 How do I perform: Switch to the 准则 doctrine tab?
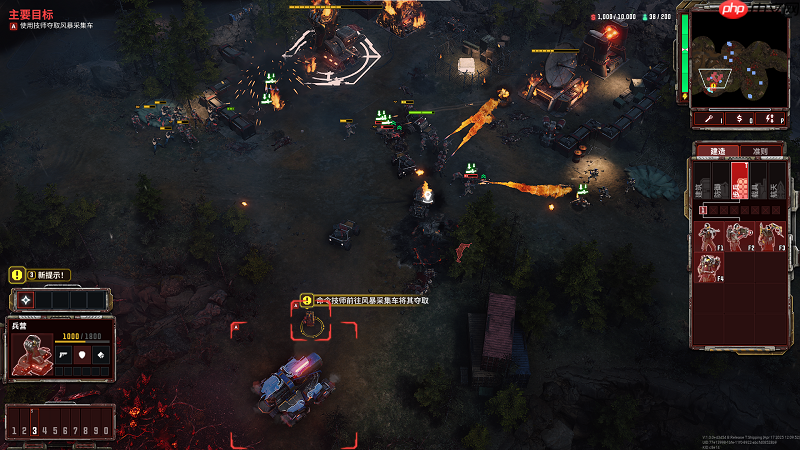pyautogui.click(x=760, y=151)
